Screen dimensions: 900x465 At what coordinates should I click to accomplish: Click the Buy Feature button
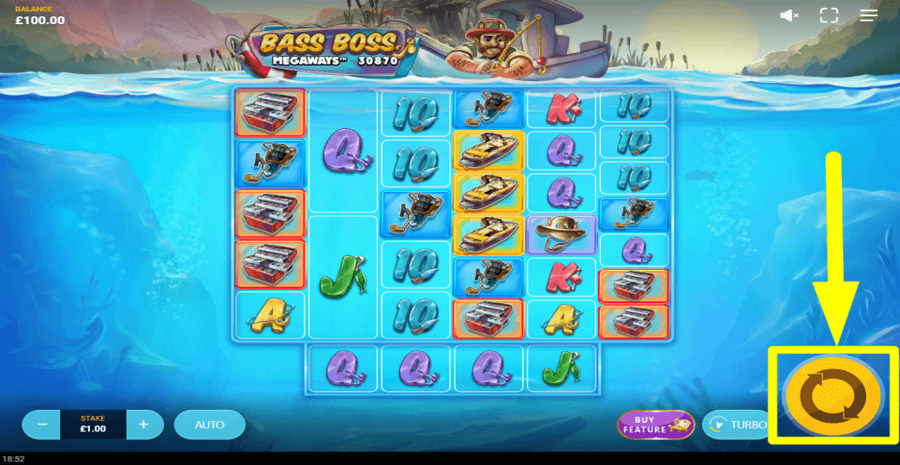pyautogui.click(x=655, y=424)
